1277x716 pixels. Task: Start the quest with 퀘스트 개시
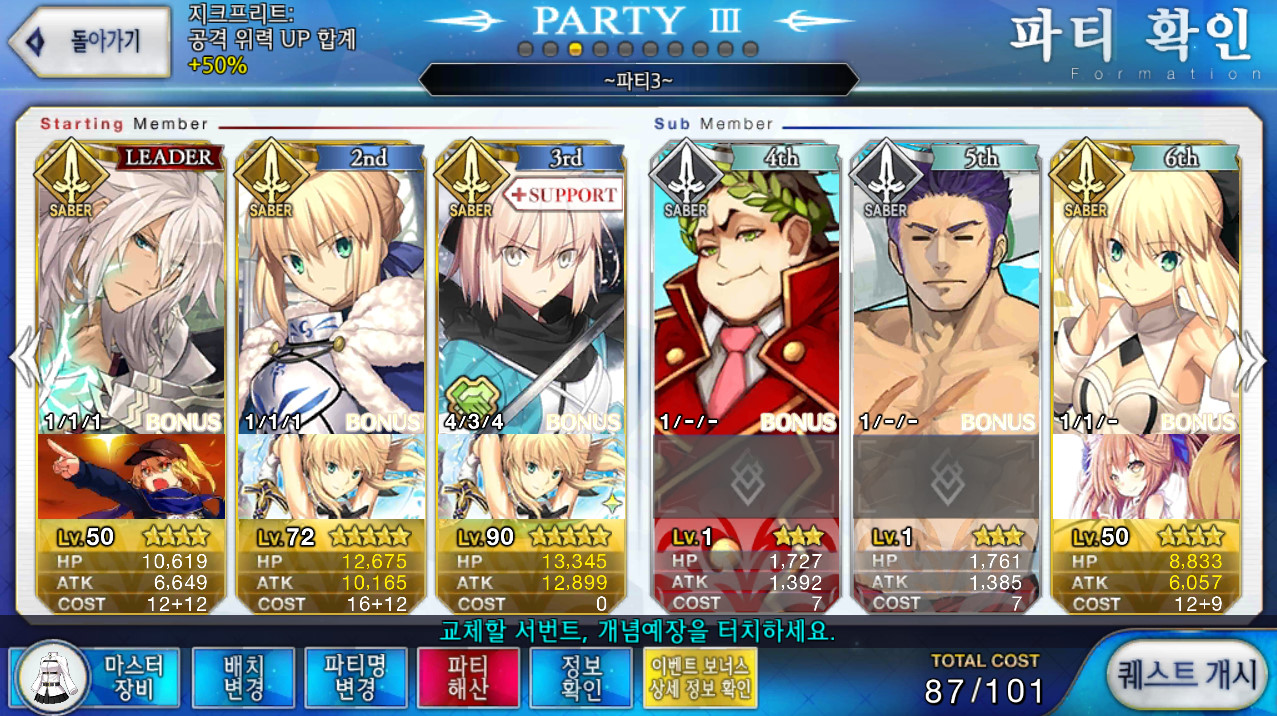1188,675
